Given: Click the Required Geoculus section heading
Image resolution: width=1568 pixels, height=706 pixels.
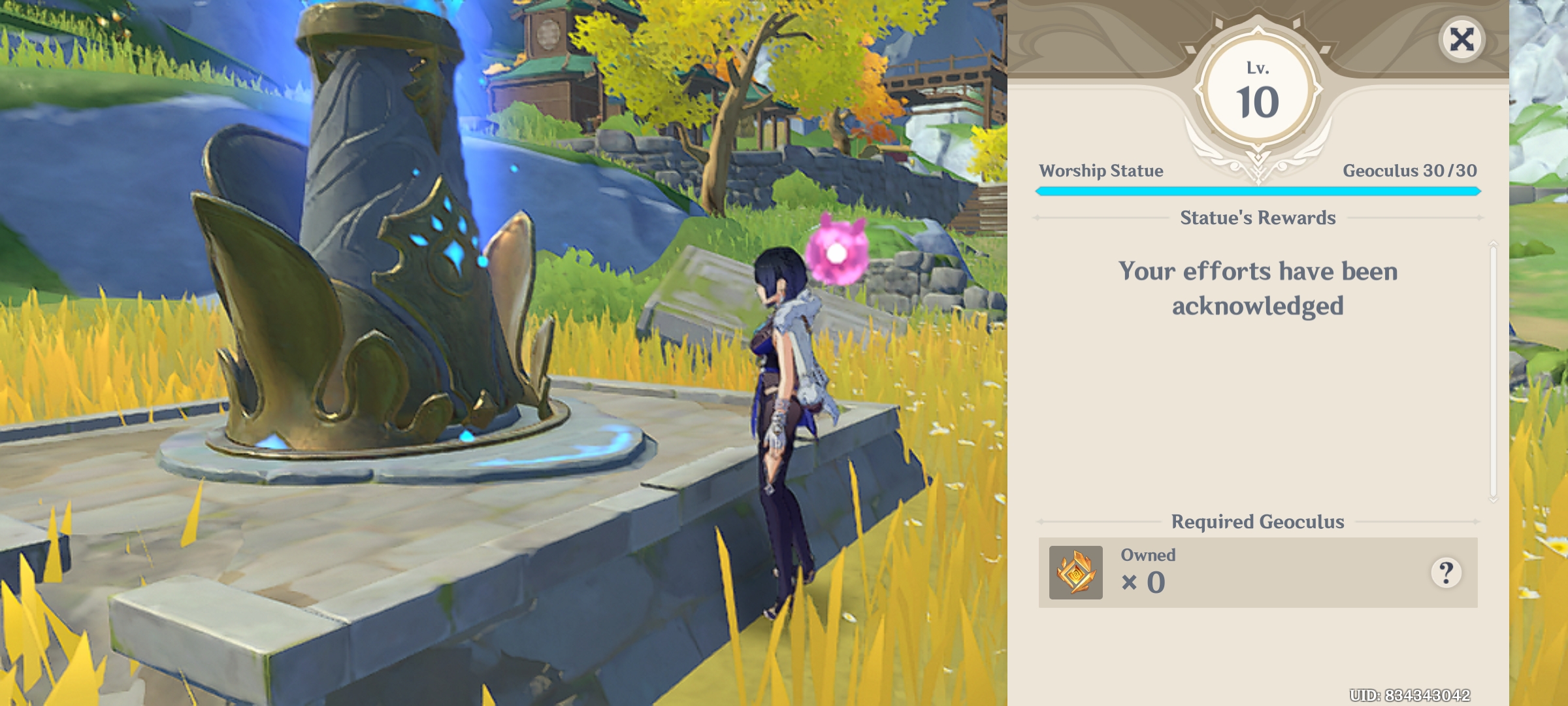Looking at the screenshot, I should pyautogui.click(x=1259, y=522).
